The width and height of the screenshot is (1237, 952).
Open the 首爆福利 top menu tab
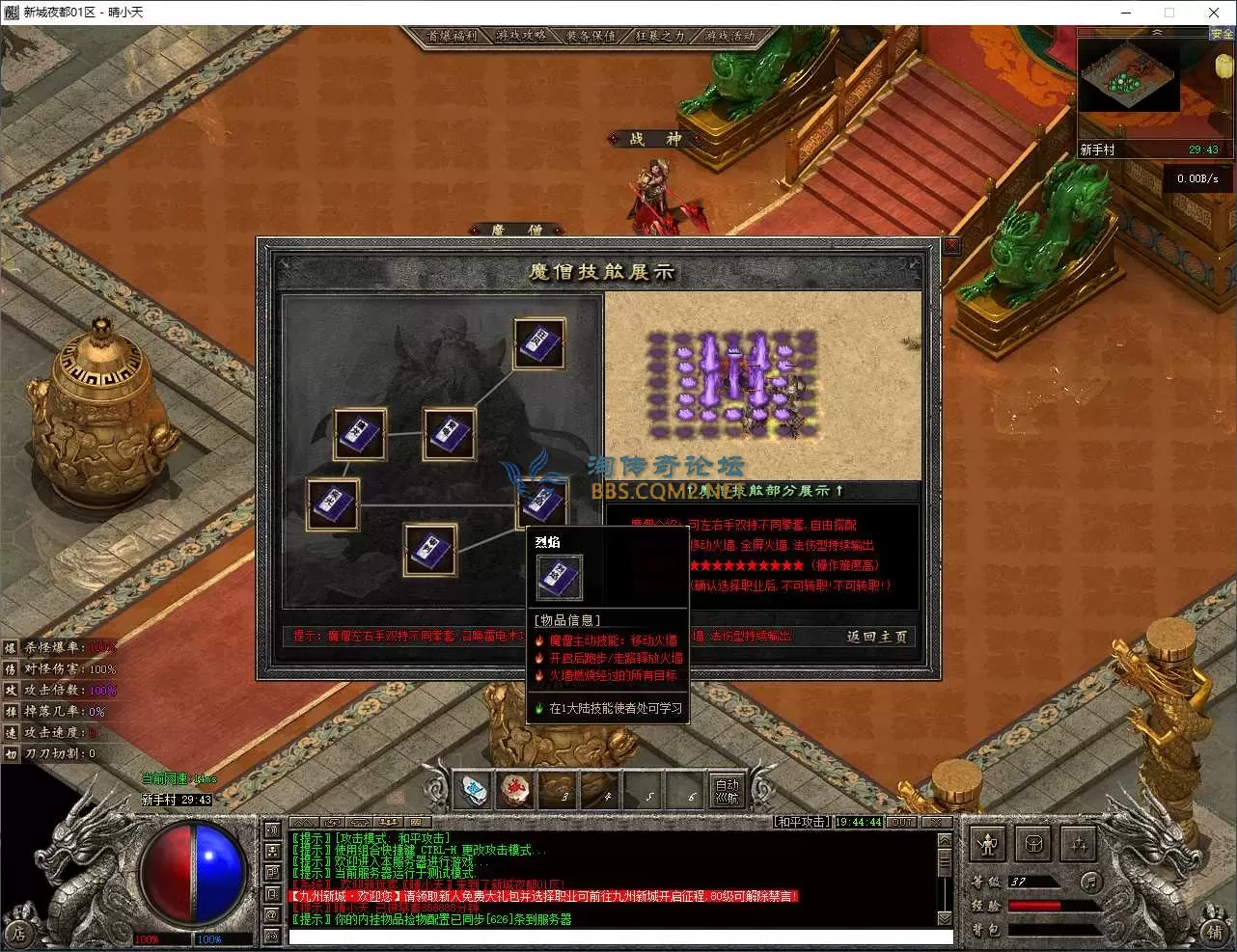[453, 36]
